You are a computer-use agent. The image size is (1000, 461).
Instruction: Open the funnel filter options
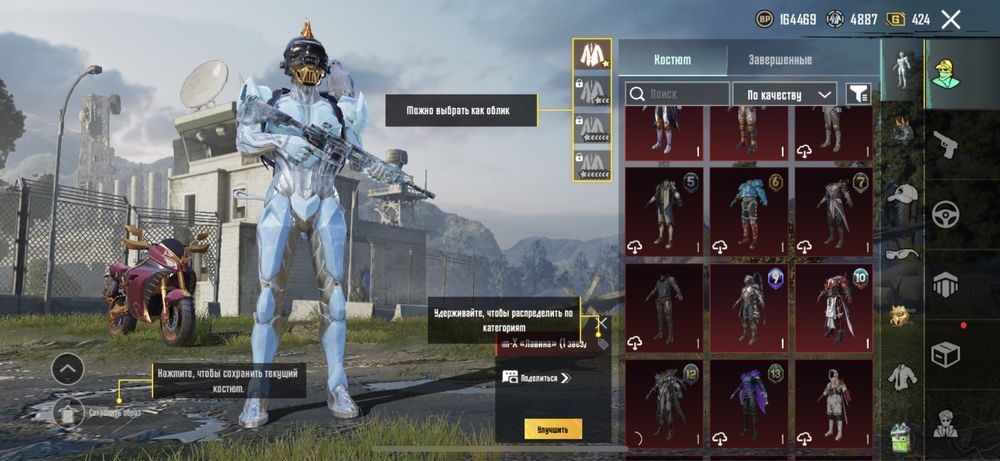pos(858,94)
